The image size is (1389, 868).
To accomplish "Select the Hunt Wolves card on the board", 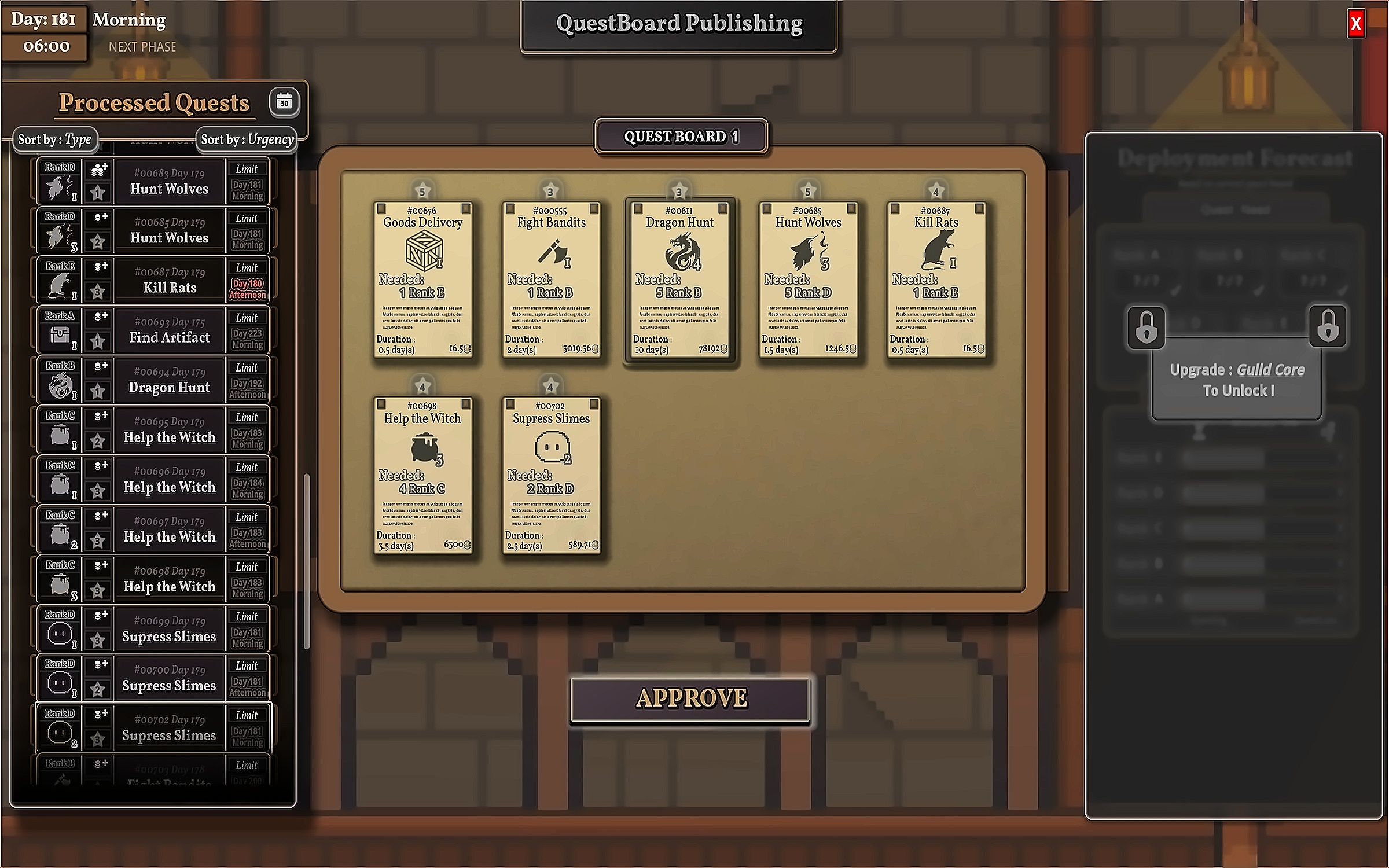I will pos(808,279).
